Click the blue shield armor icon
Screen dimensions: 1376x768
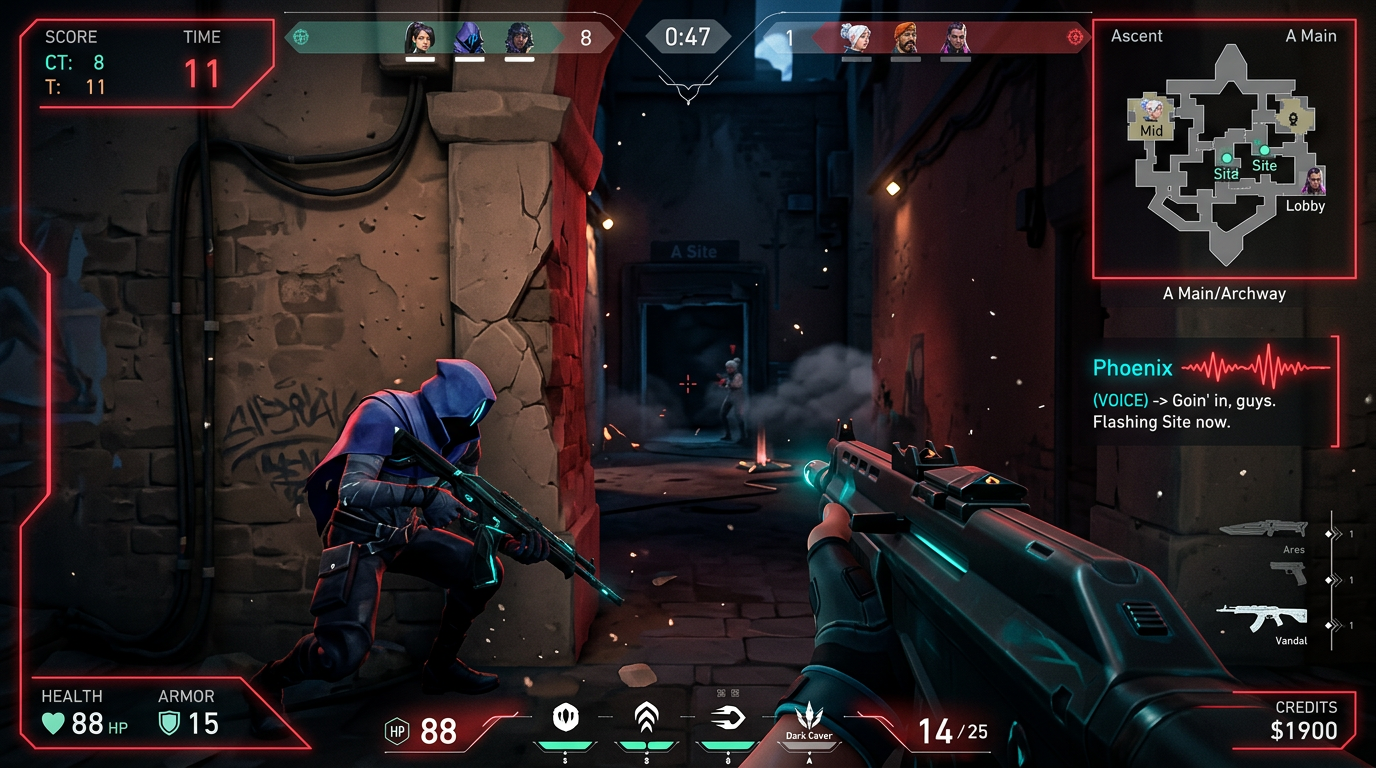[168, 722]
